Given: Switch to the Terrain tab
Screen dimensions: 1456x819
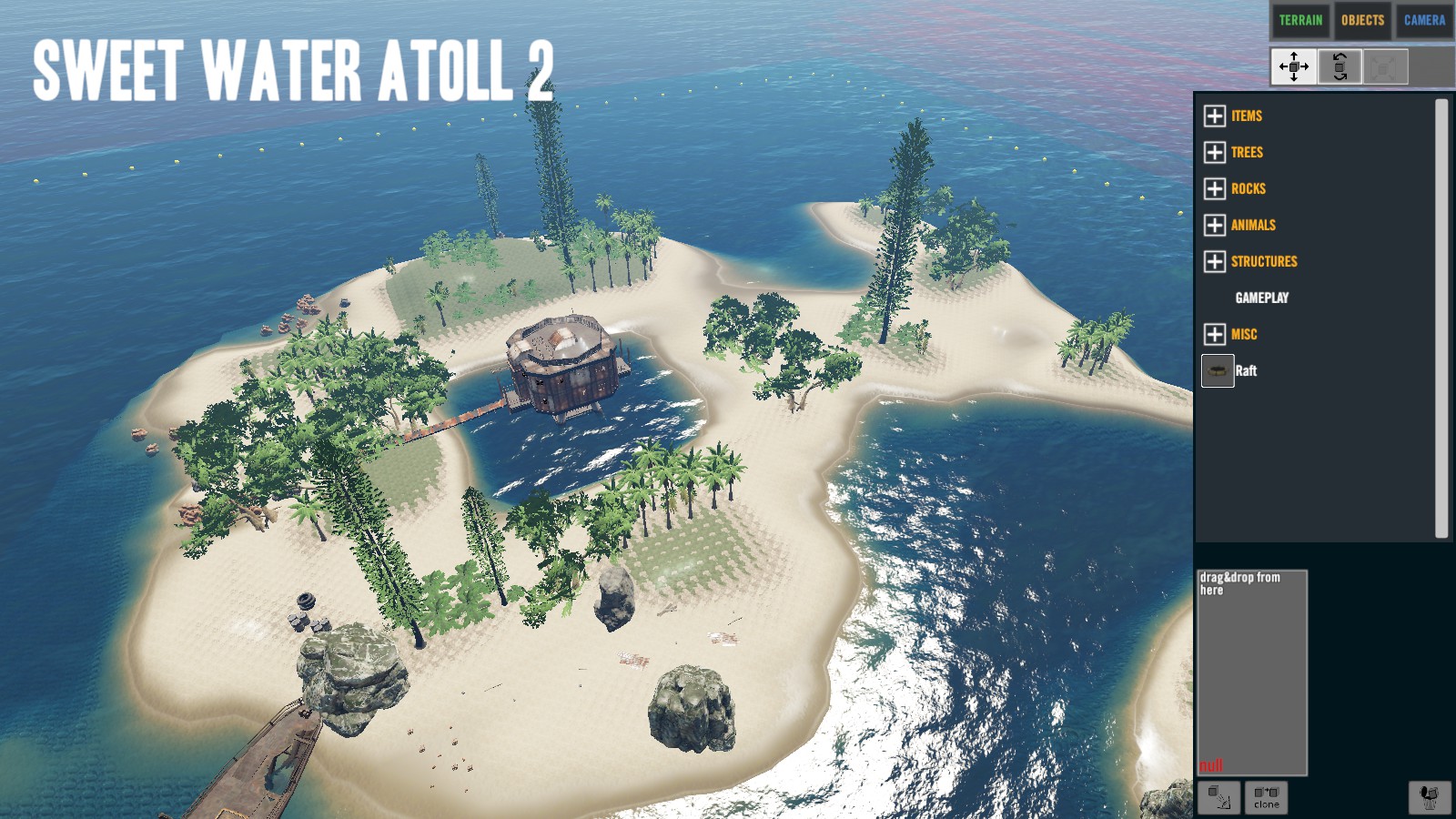Looking at the screenshot, I should click(x=1300, y=20).
